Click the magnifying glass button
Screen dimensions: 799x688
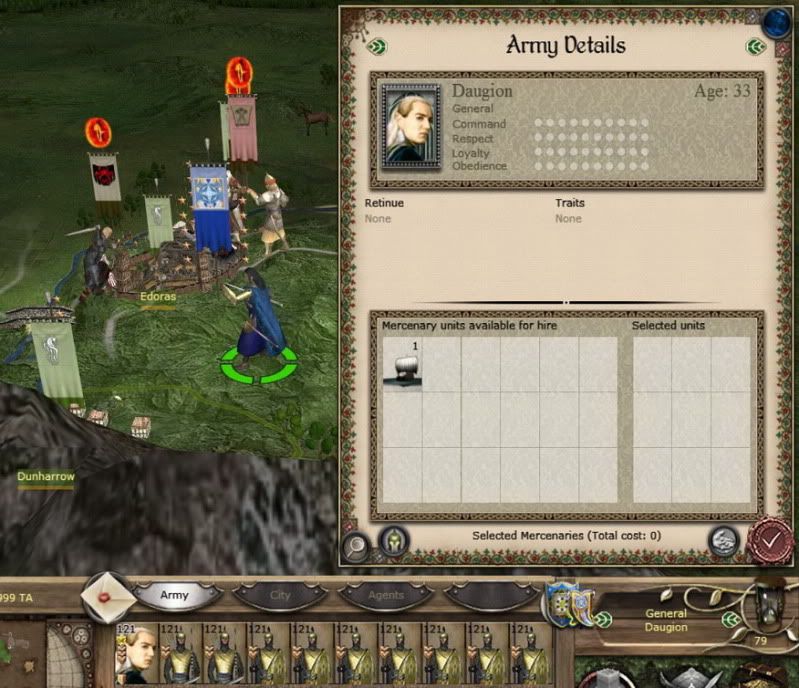(356, 546)
